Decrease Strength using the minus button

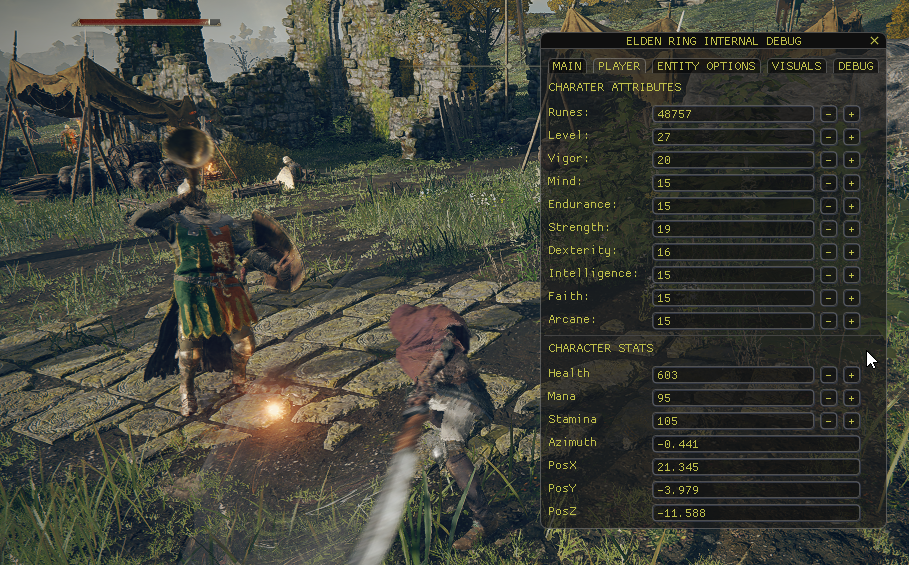pyautogui.click(x=829, y=229)
